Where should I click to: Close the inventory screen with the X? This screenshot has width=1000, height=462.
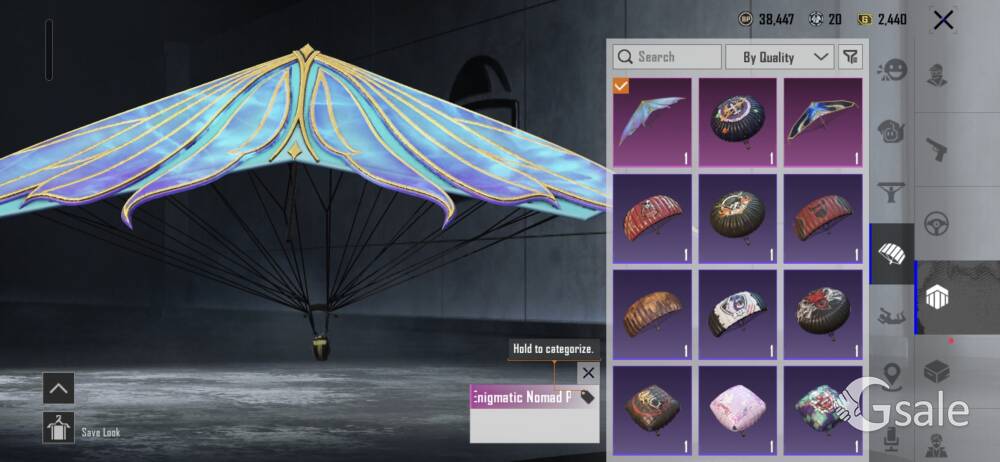coord(942,20)
